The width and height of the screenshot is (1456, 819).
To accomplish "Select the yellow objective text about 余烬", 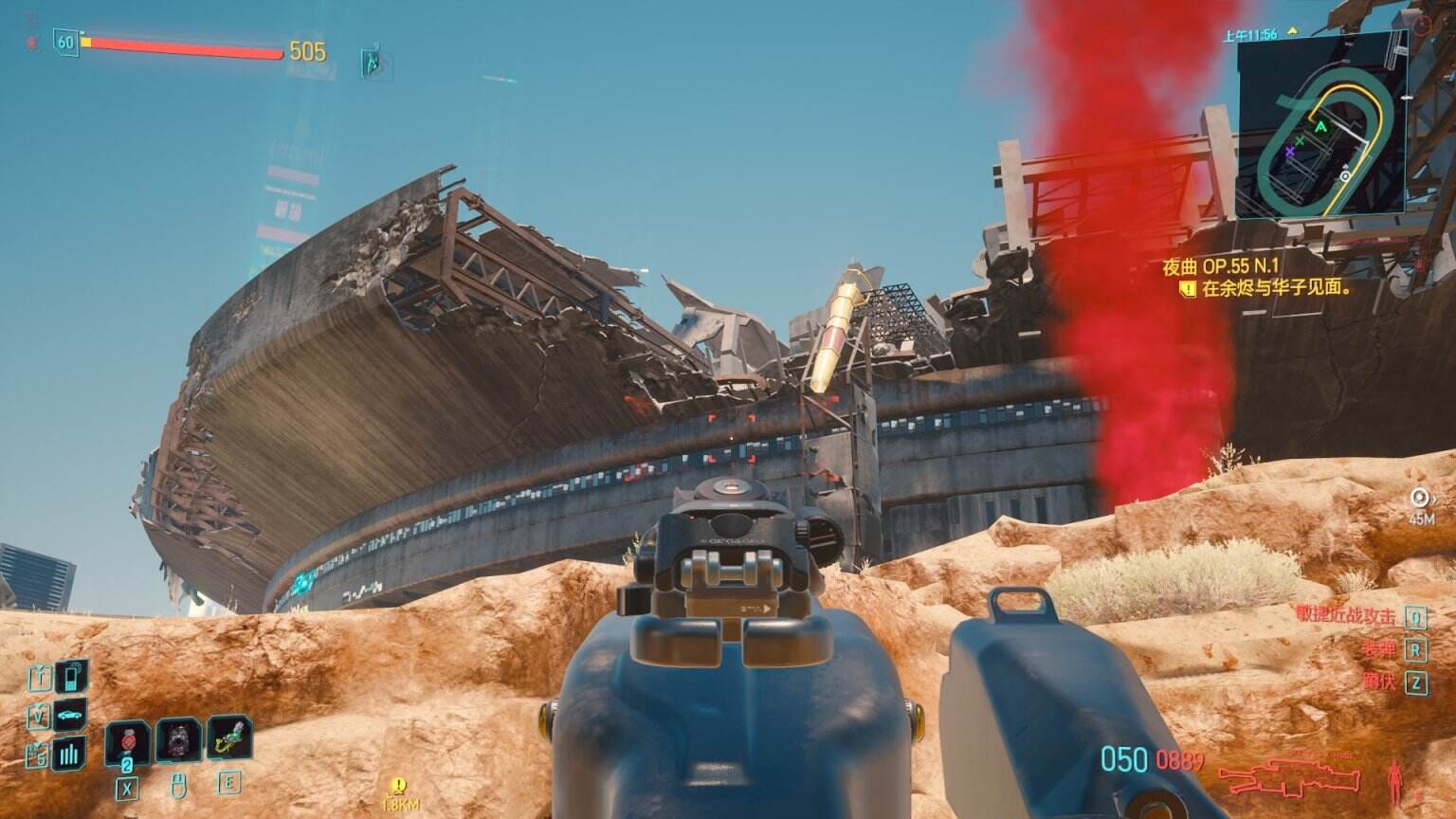I will click(x=1275, y=289).
